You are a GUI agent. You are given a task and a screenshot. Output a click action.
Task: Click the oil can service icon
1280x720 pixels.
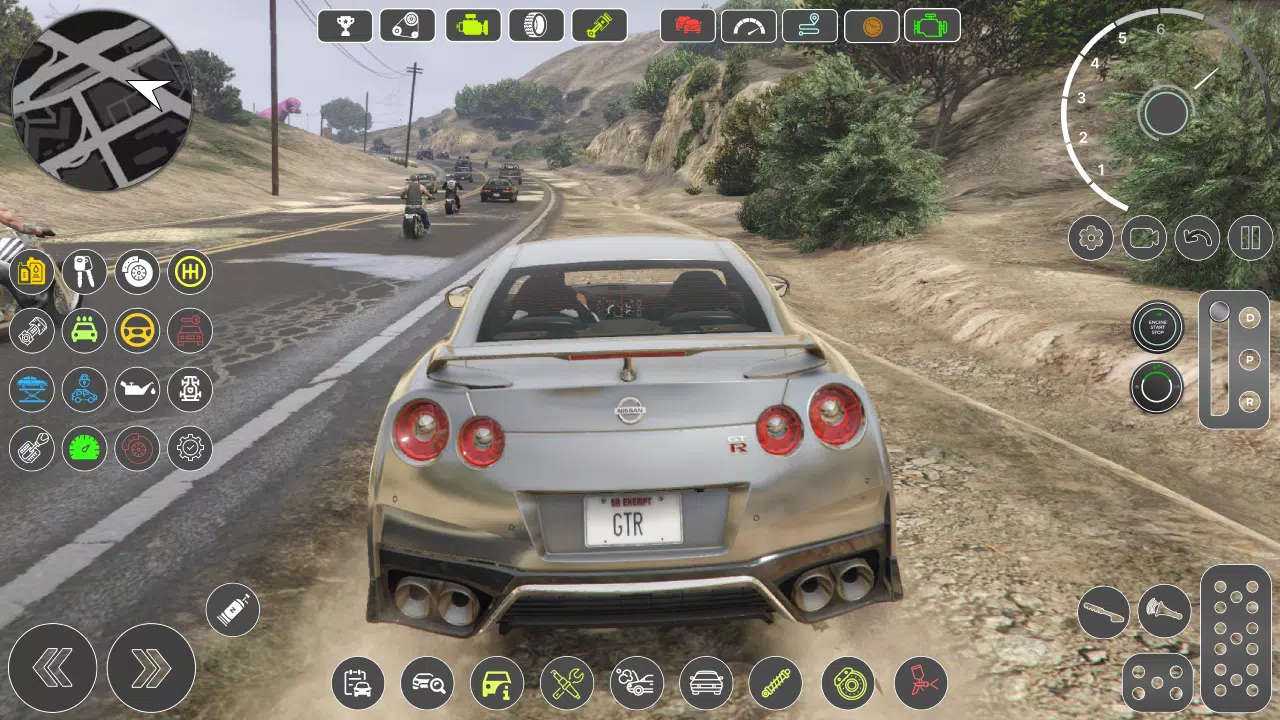[137, 390]
